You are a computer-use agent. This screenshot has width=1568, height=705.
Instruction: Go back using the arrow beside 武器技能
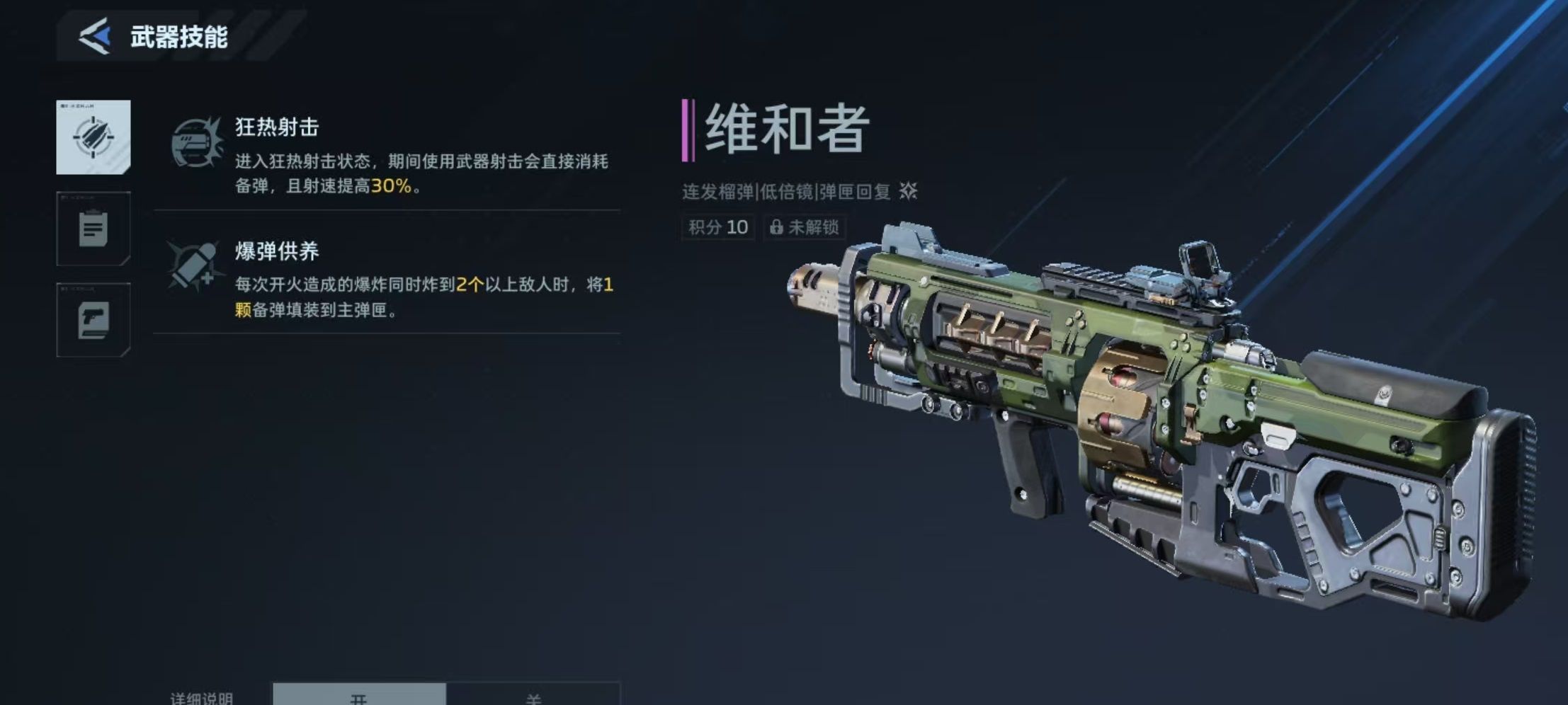pos(96,36)
